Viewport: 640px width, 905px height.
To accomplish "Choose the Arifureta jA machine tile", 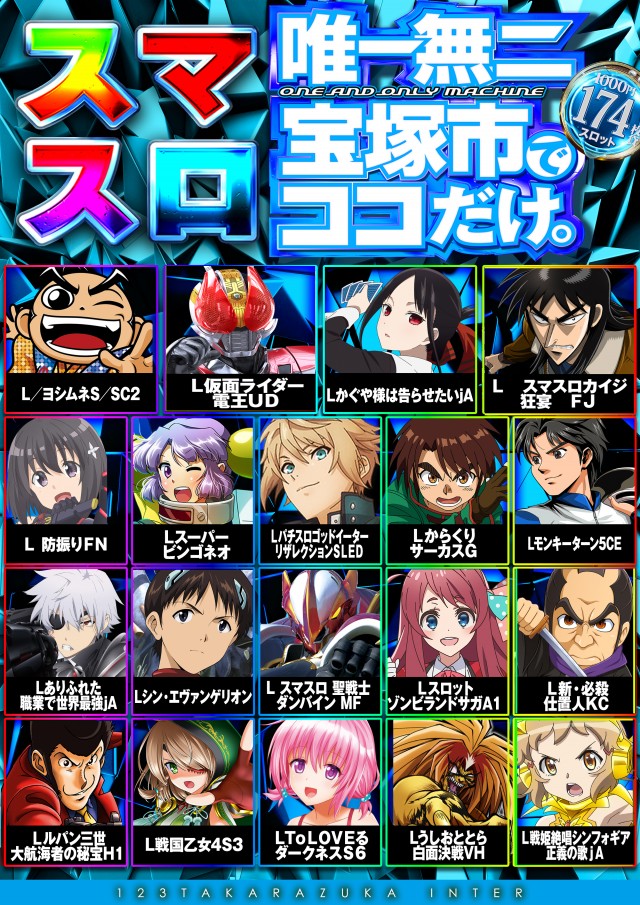I will [x=67, y=641].
